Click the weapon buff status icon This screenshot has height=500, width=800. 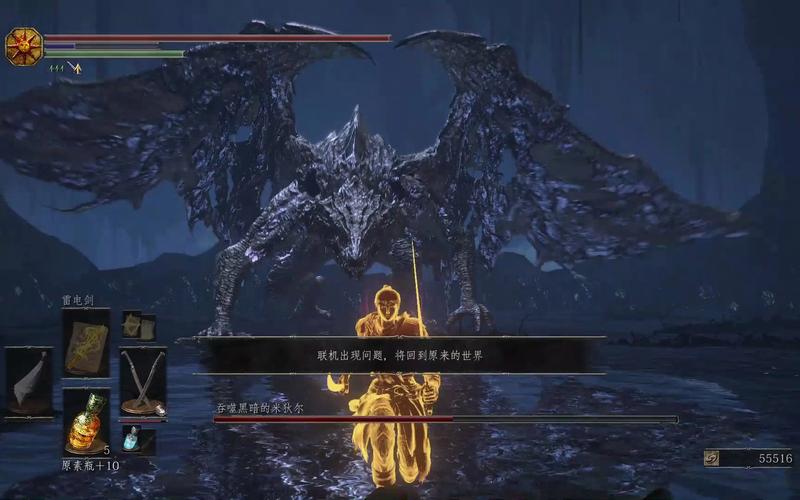[74, 68]
